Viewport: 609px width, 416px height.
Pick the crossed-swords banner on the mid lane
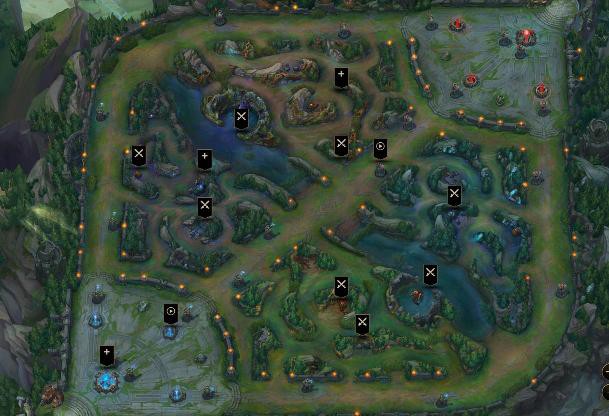point(341,145)
